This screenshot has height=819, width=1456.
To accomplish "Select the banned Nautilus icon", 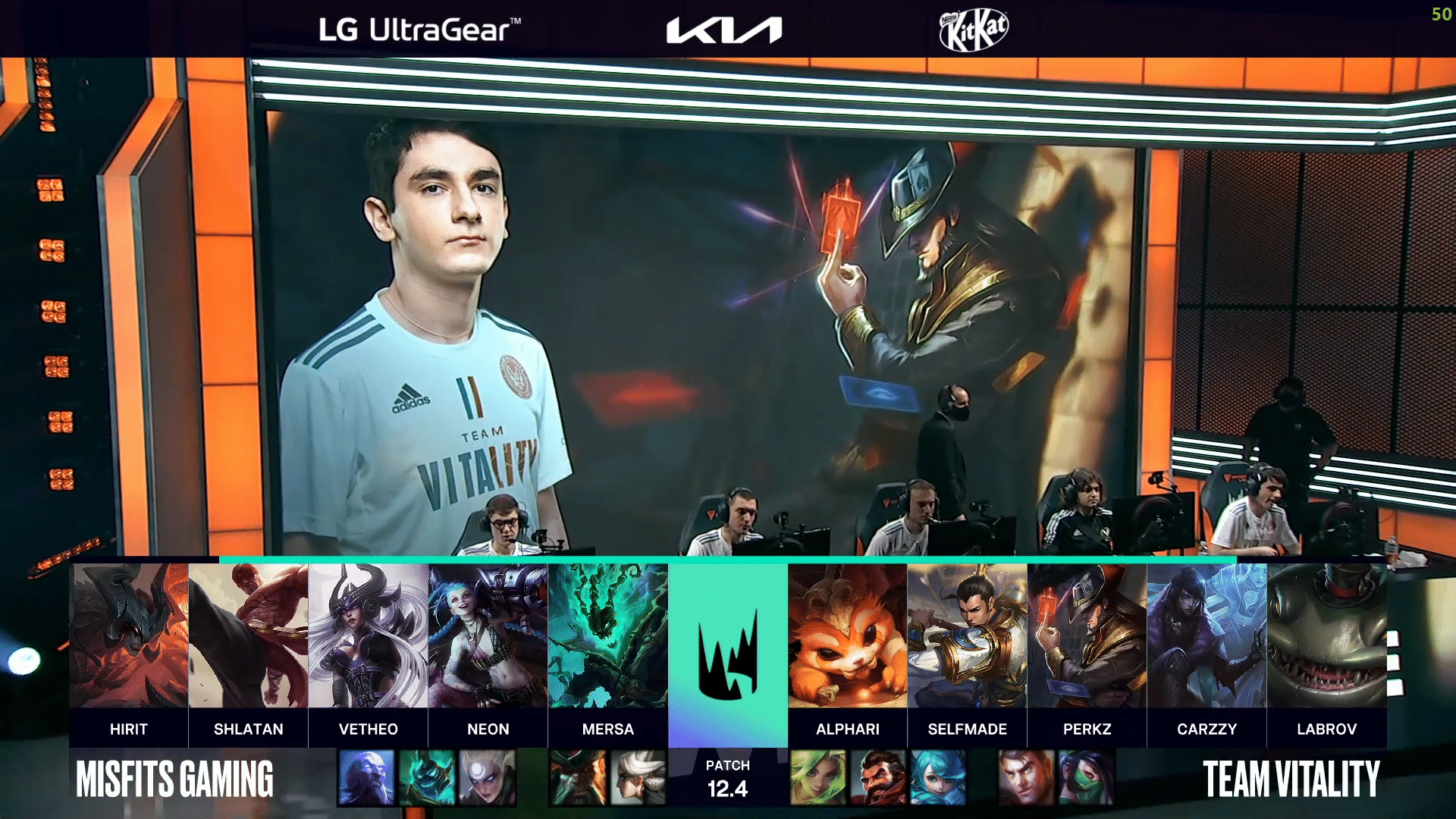I will coord(427,777).
